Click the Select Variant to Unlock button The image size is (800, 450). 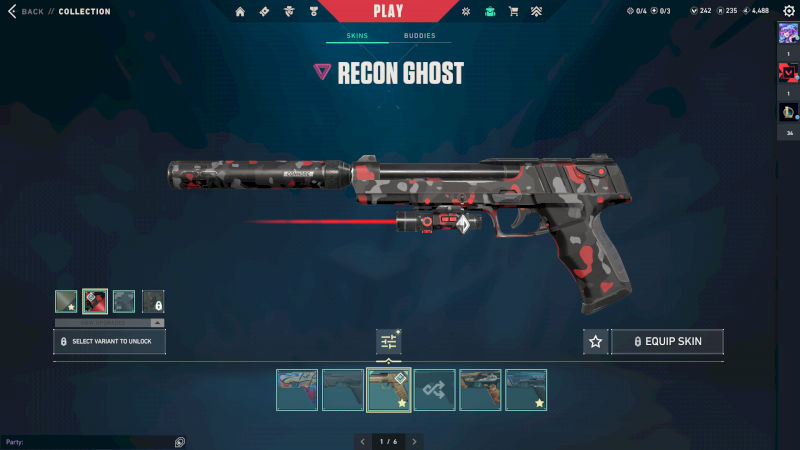coord(109,342)
